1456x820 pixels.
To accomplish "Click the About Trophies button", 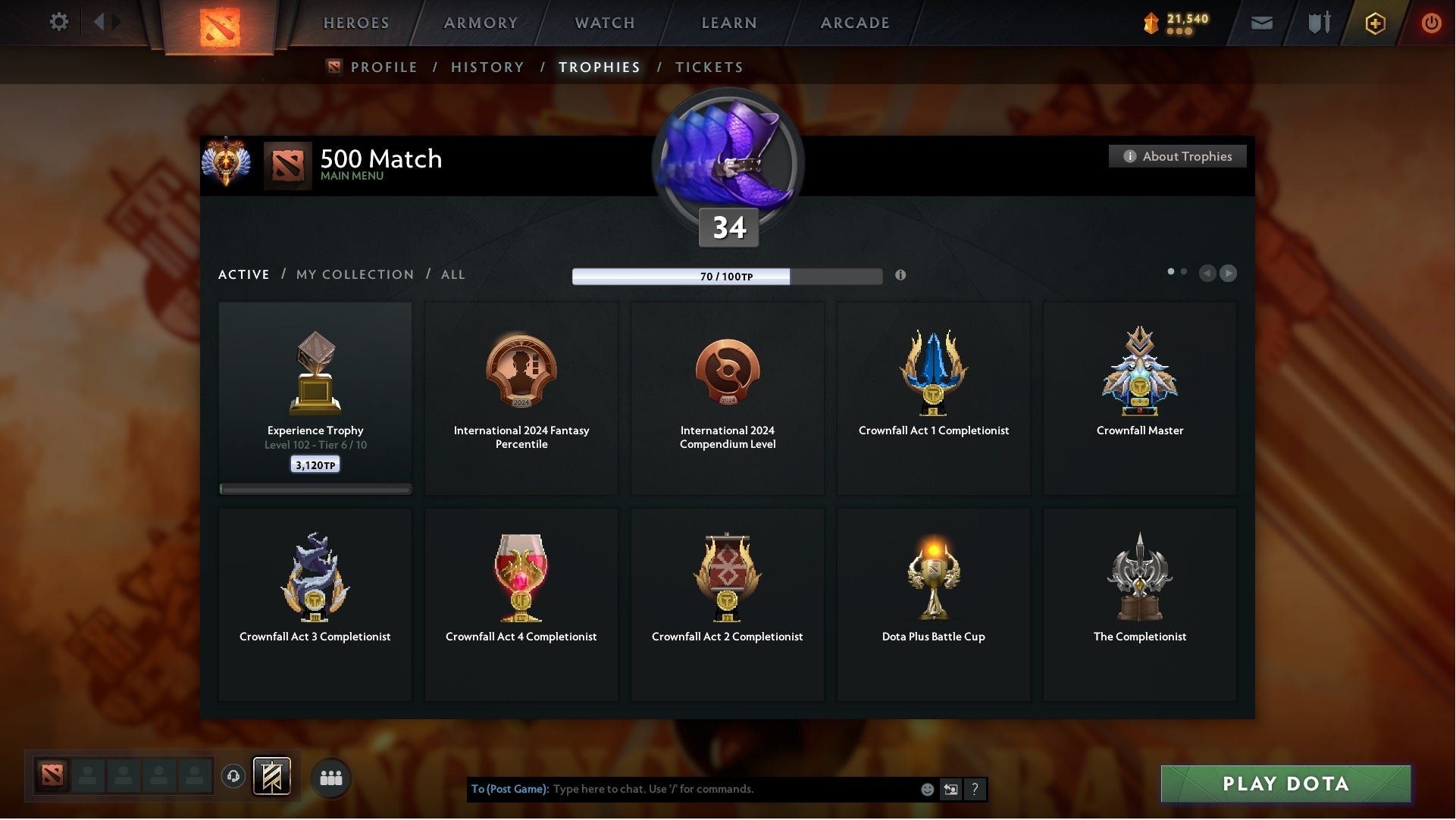I will 1178,156.
